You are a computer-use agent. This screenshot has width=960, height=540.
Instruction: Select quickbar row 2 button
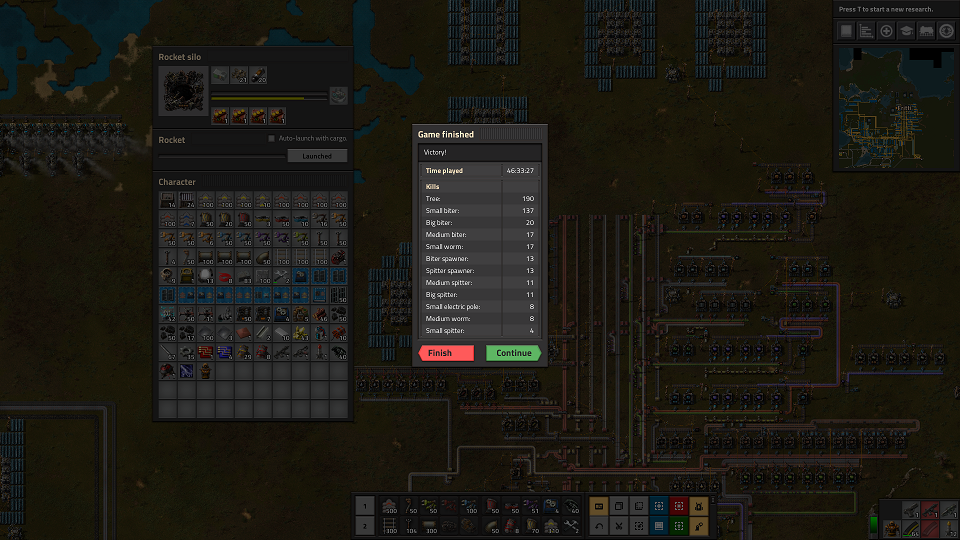click(x=365, y=526)
